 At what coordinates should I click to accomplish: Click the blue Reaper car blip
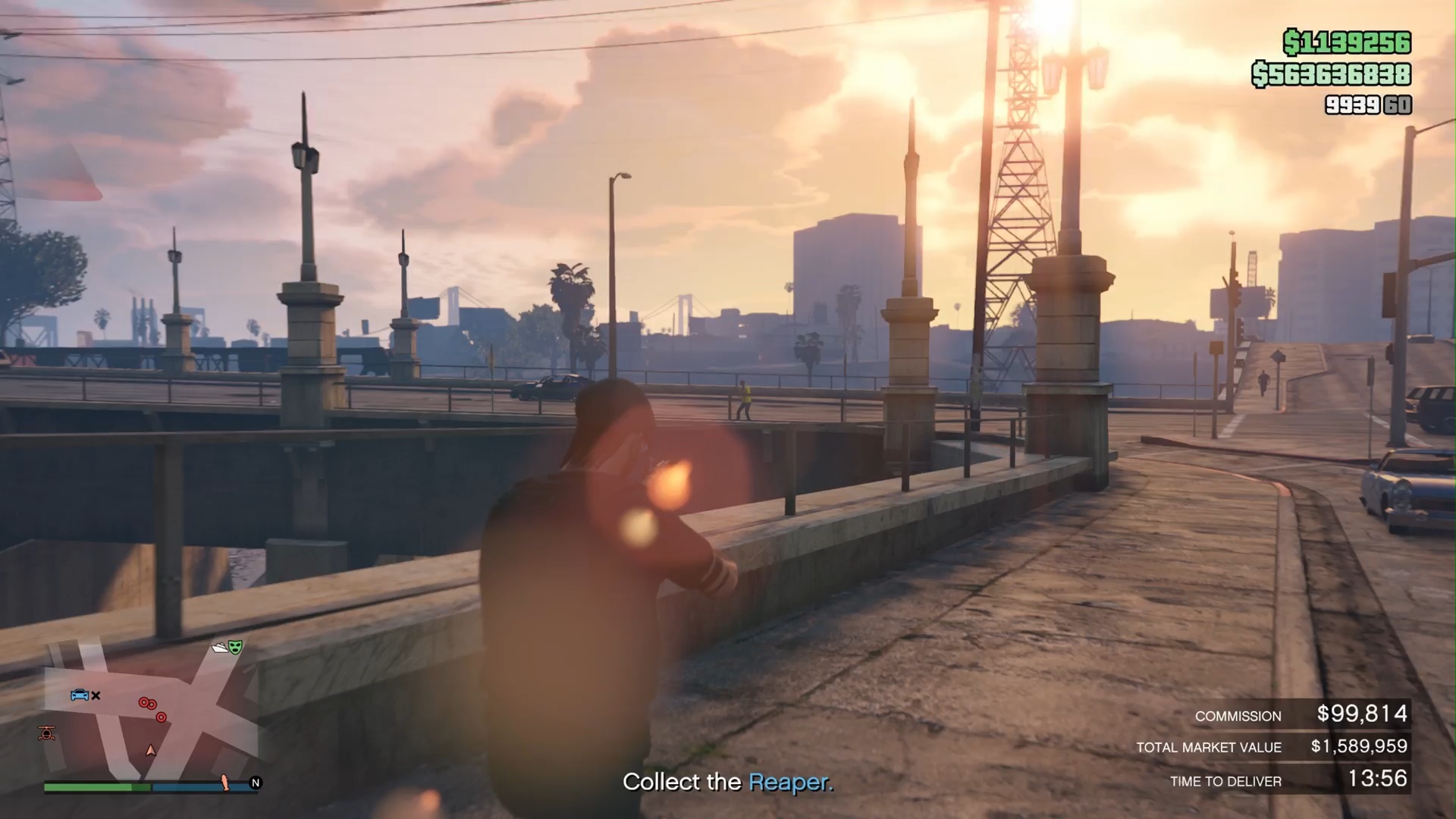79,695
